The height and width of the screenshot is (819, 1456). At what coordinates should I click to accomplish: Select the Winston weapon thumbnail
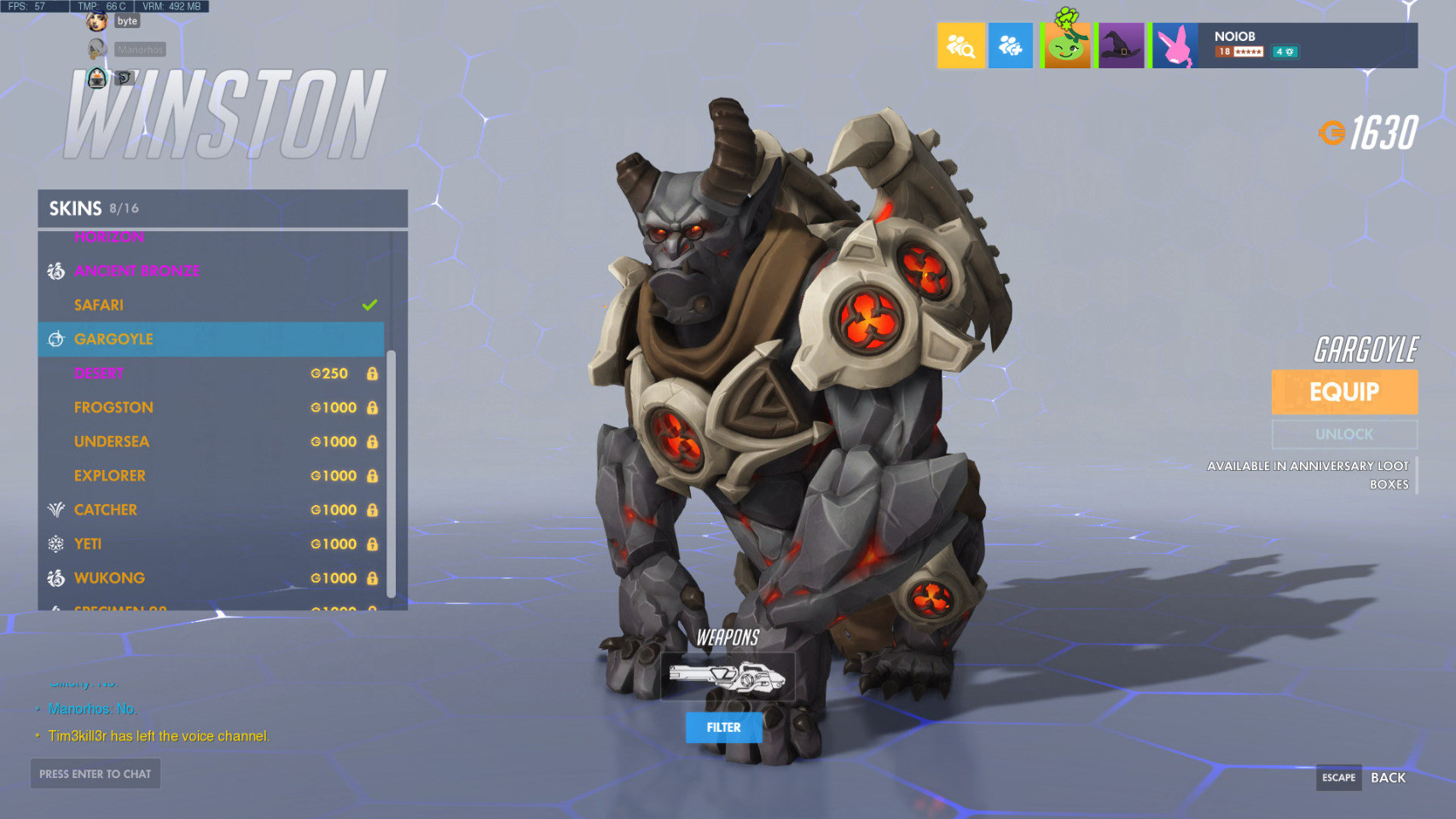coord(728,677)
